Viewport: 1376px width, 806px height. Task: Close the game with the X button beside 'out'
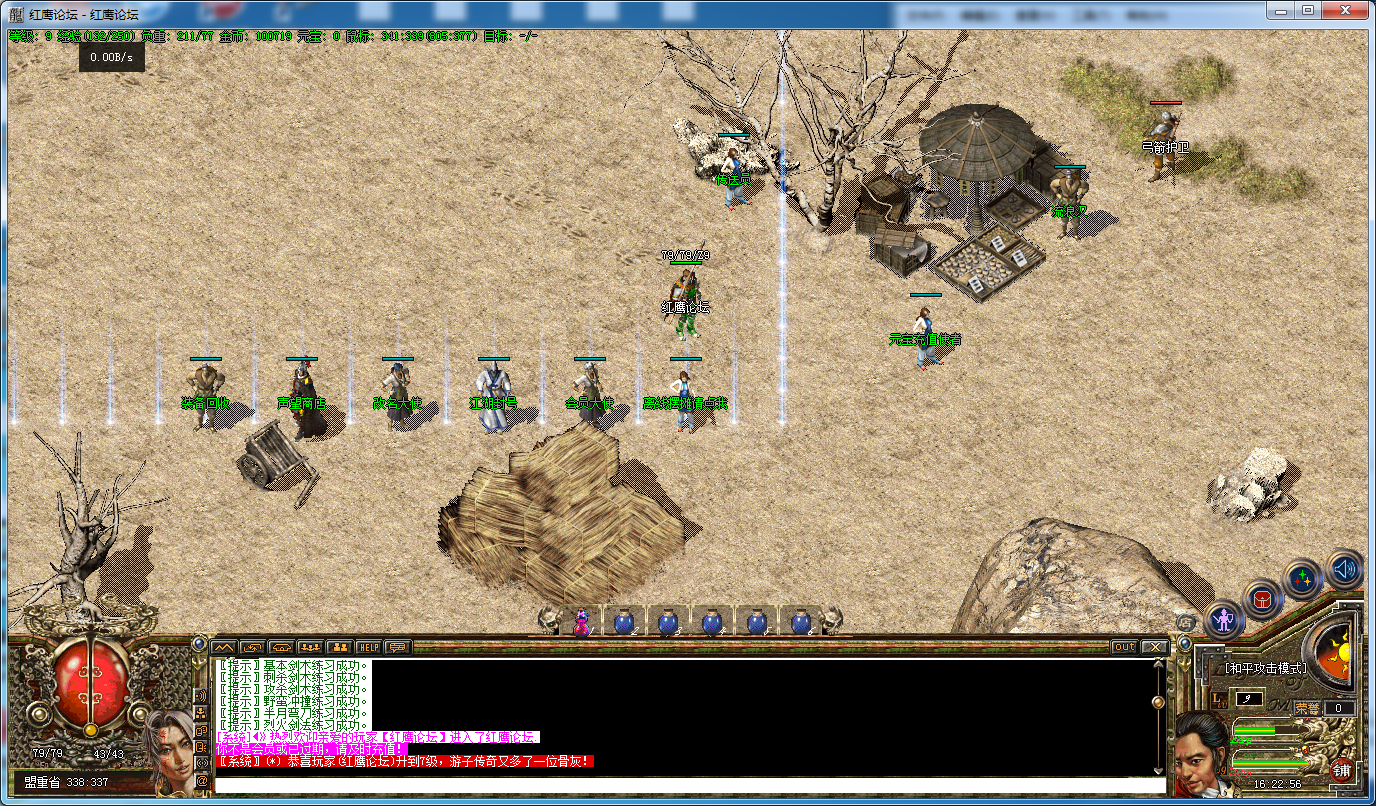coord(1155,647)
